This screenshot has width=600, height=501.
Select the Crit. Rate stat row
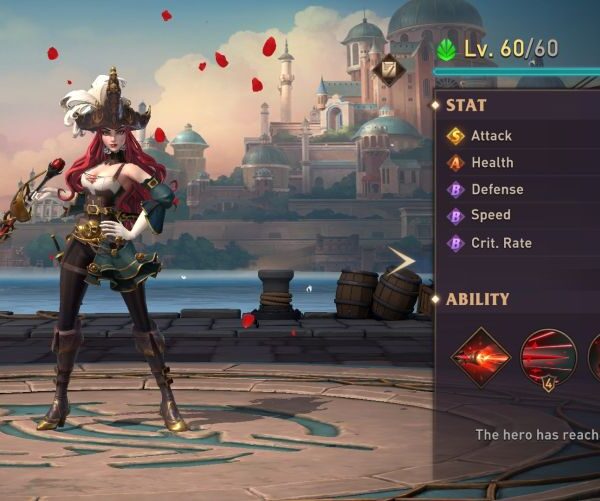click(501, 243)
